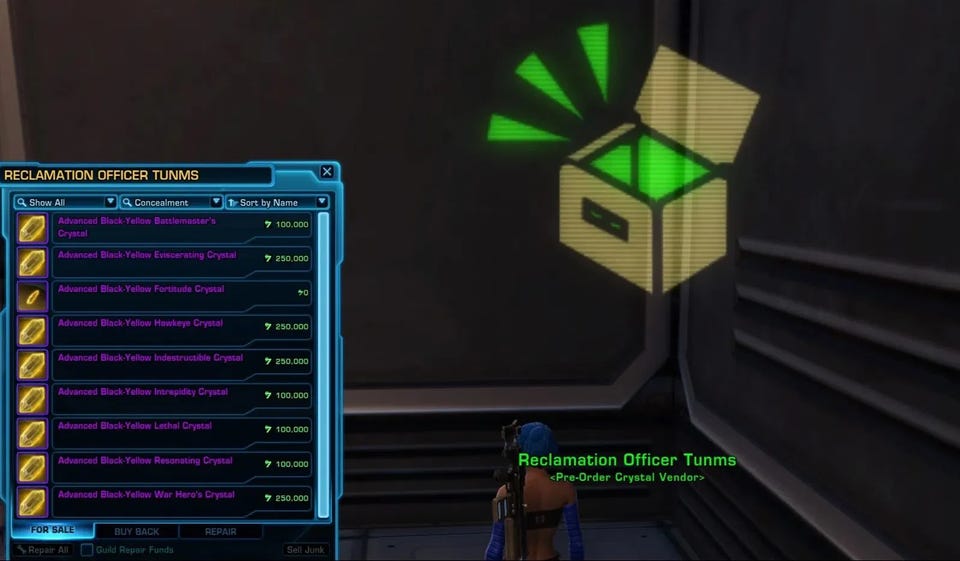Open the Show All filter dropdown
Image resolution: width=960 pixels, height=561 pixels.
pos(65,202)
